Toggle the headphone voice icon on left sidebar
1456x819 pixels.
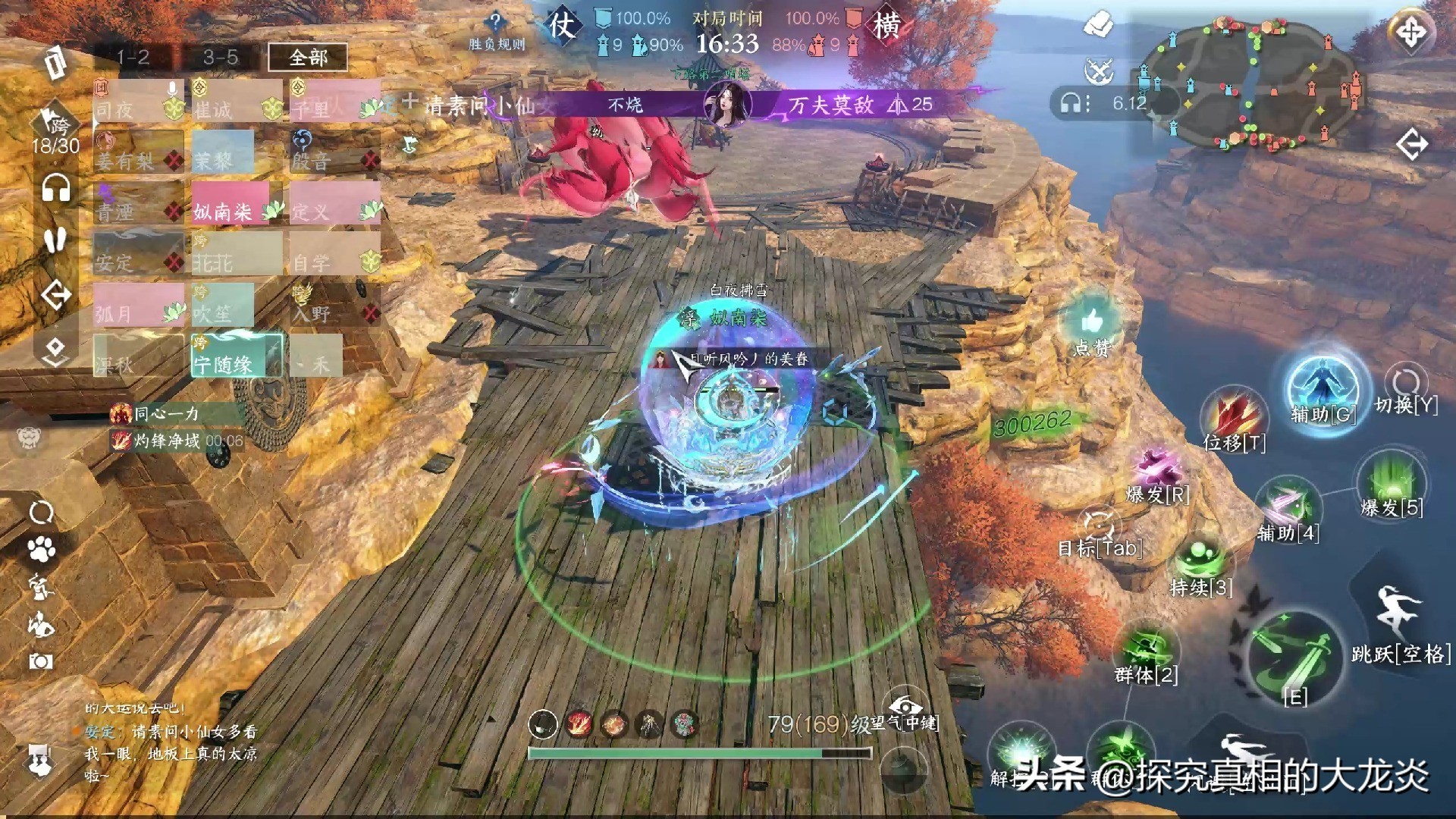click(x=56, y=188)
